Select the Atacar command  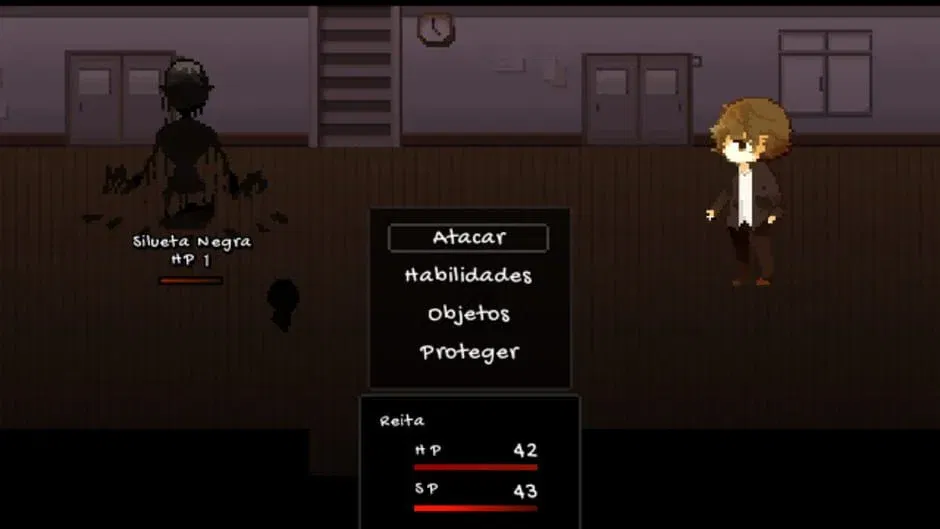point(468,238)
